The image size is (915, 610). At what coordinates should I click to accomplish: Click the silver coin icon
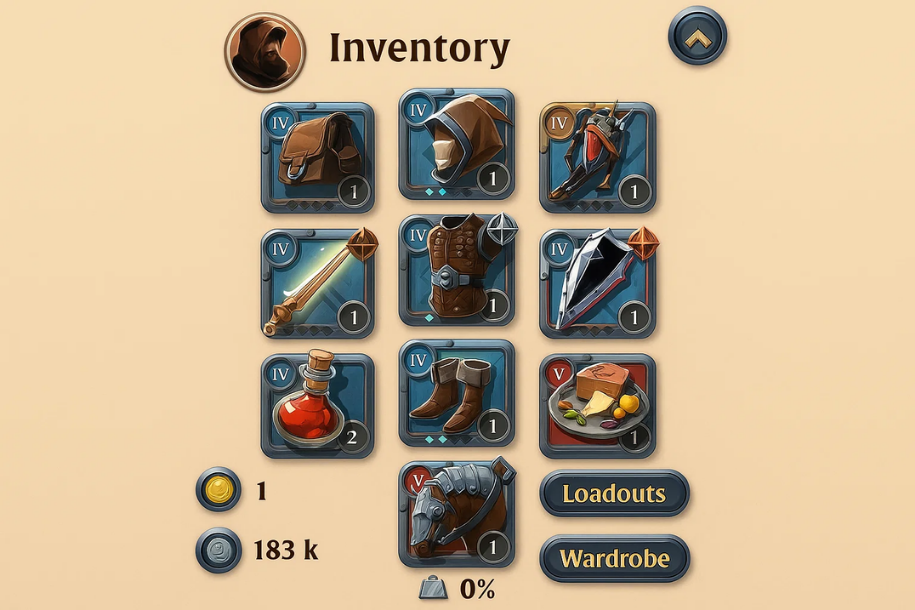[218, 550]
